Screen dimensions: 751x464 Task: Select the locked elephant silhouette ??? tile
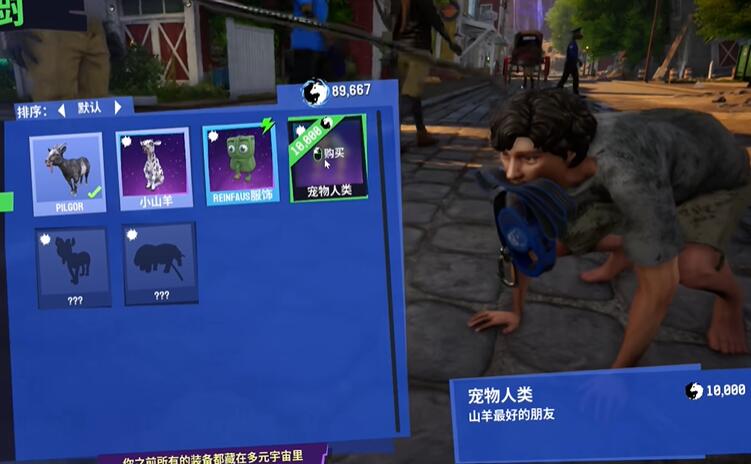point(160,263)
